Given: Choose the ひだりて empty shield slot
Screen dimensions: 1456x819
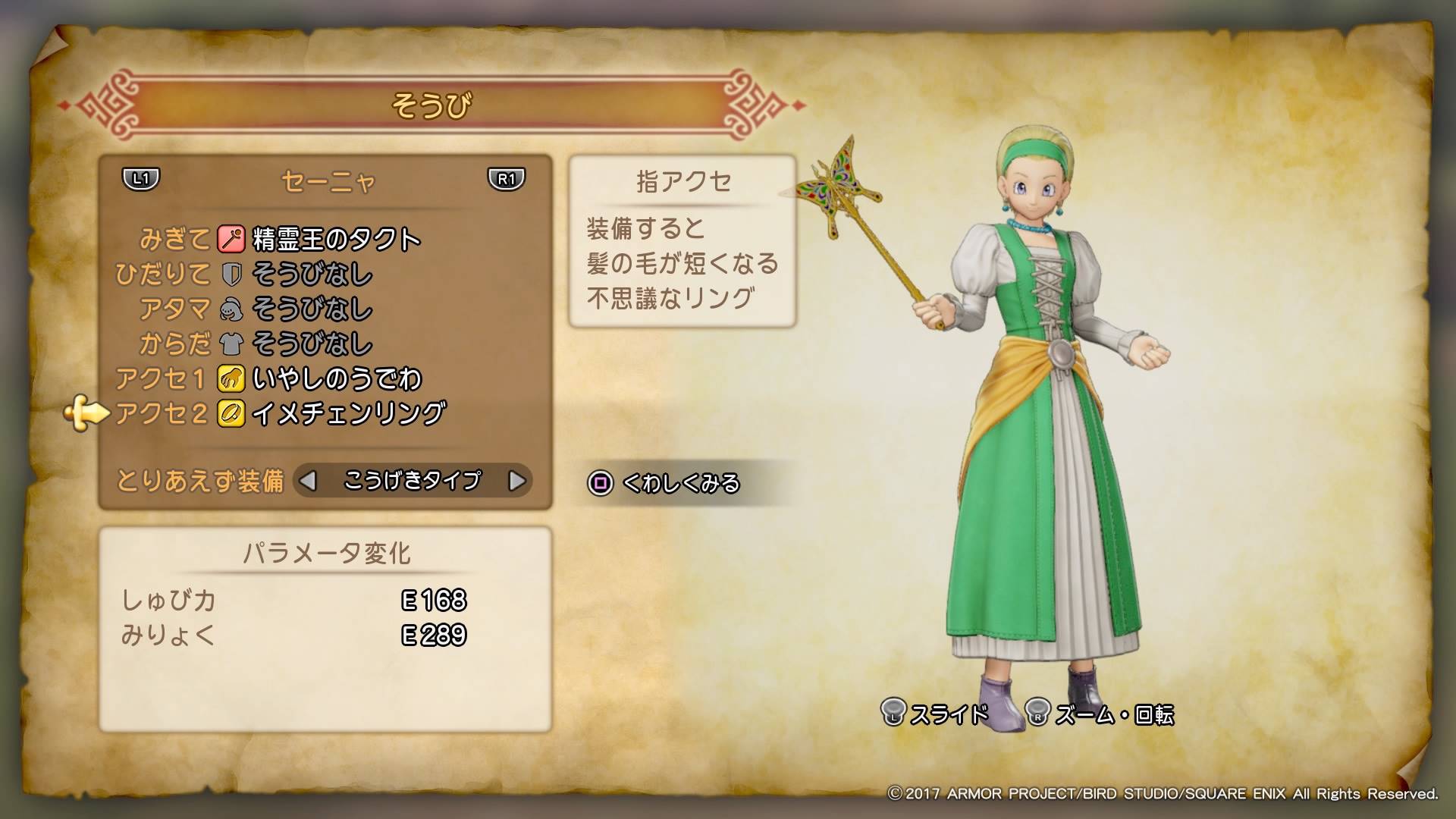Looking at the screenshot, I should 311,275.
